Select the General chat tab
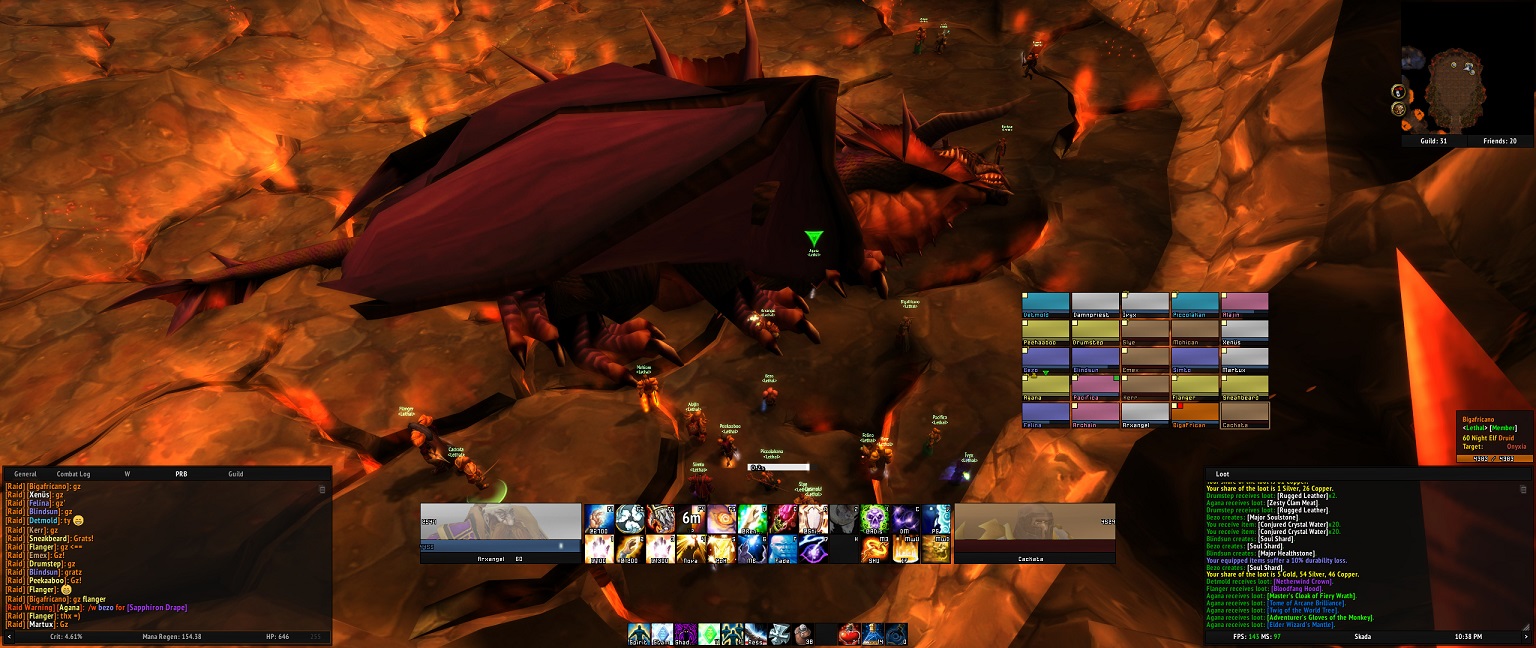The image size is (1536, 648). coord(25,473)
